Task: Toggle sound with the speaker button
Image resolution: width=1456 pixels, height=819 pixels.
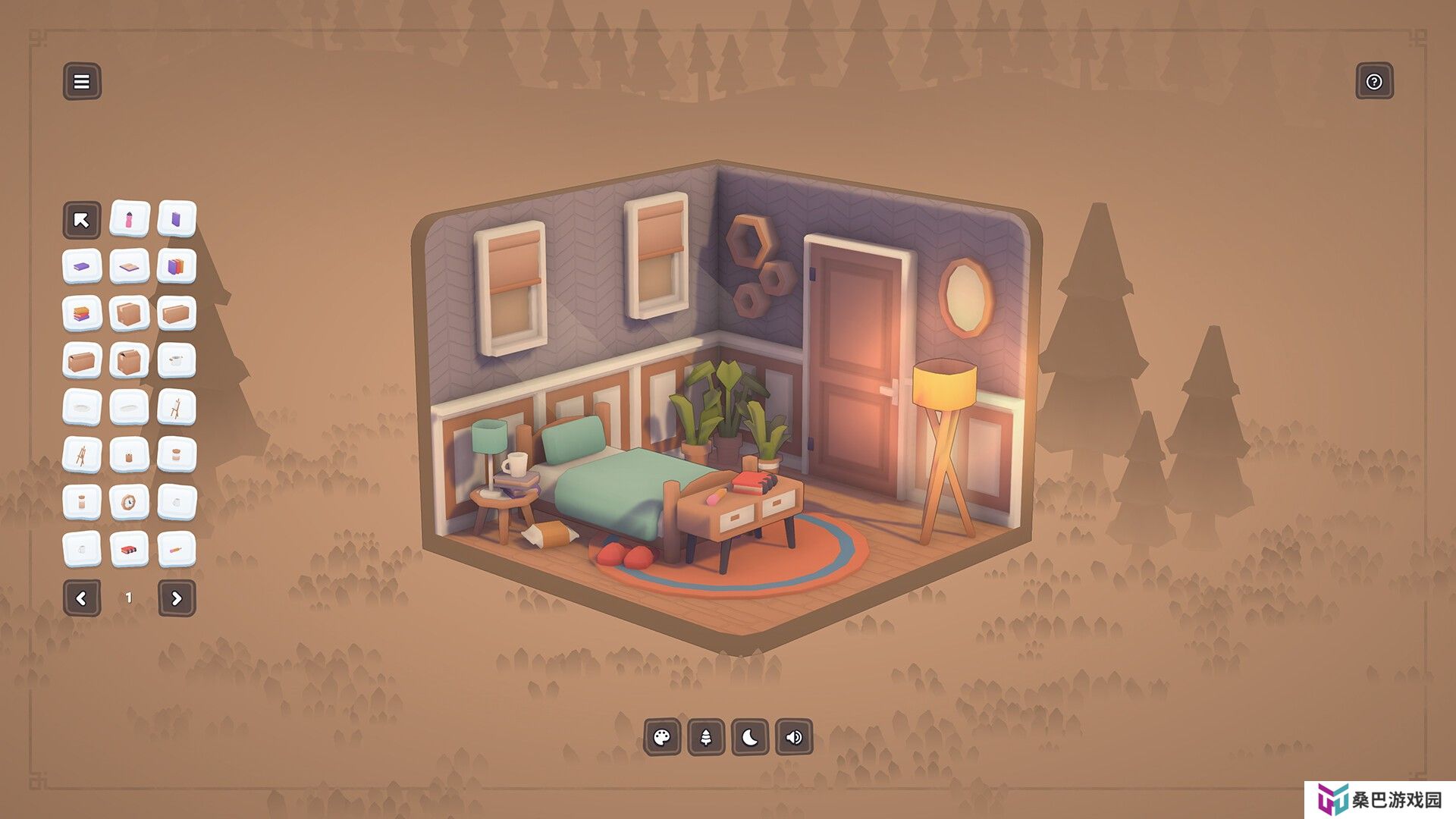Action: (794, 737)
